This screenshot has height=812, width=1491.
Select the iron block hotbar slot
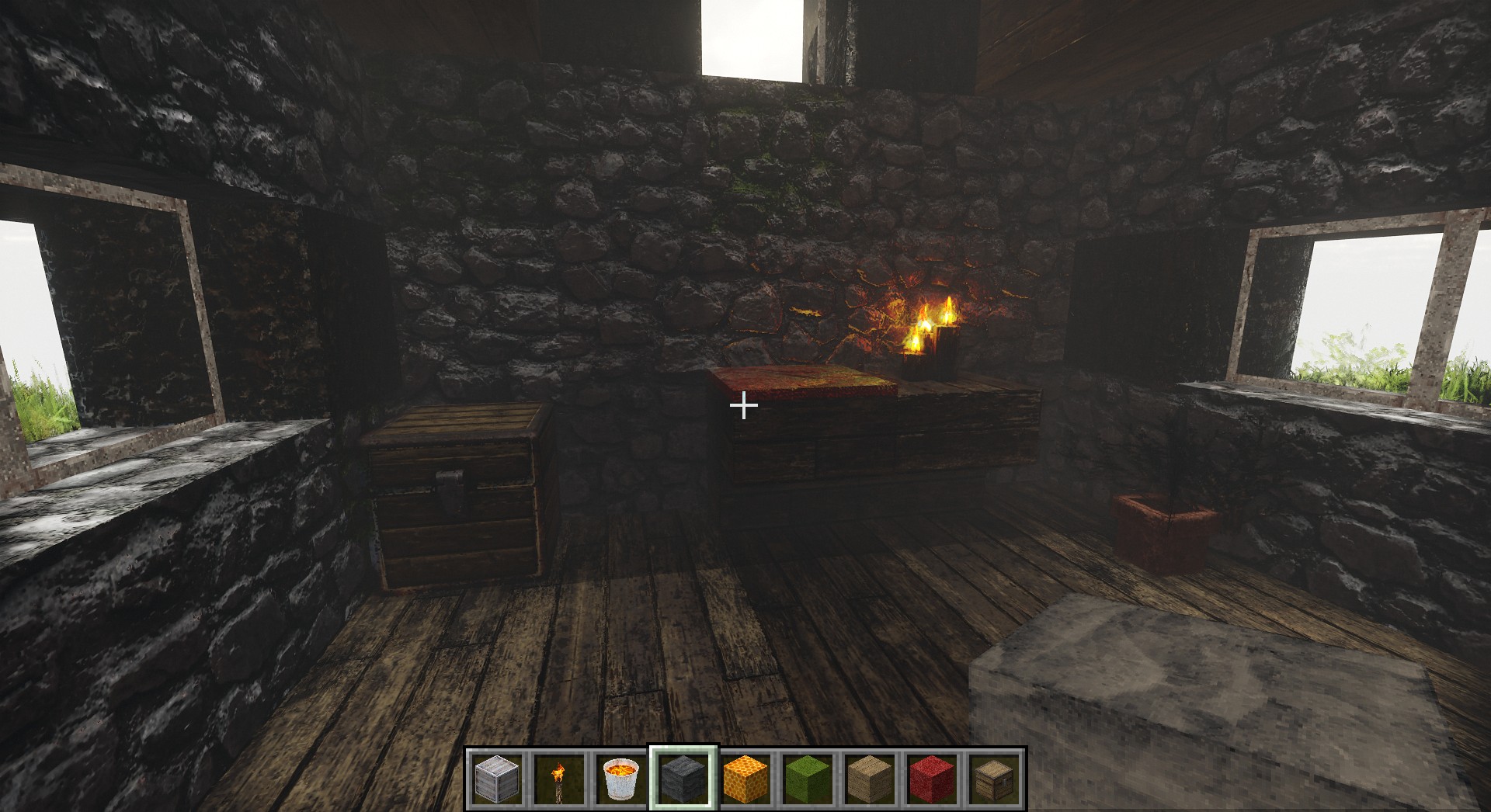(x=497, y=779)
